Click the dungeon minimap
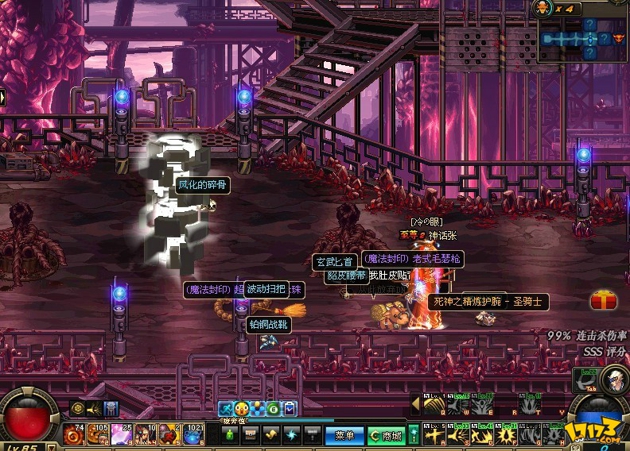 click(x=585, y=38)
